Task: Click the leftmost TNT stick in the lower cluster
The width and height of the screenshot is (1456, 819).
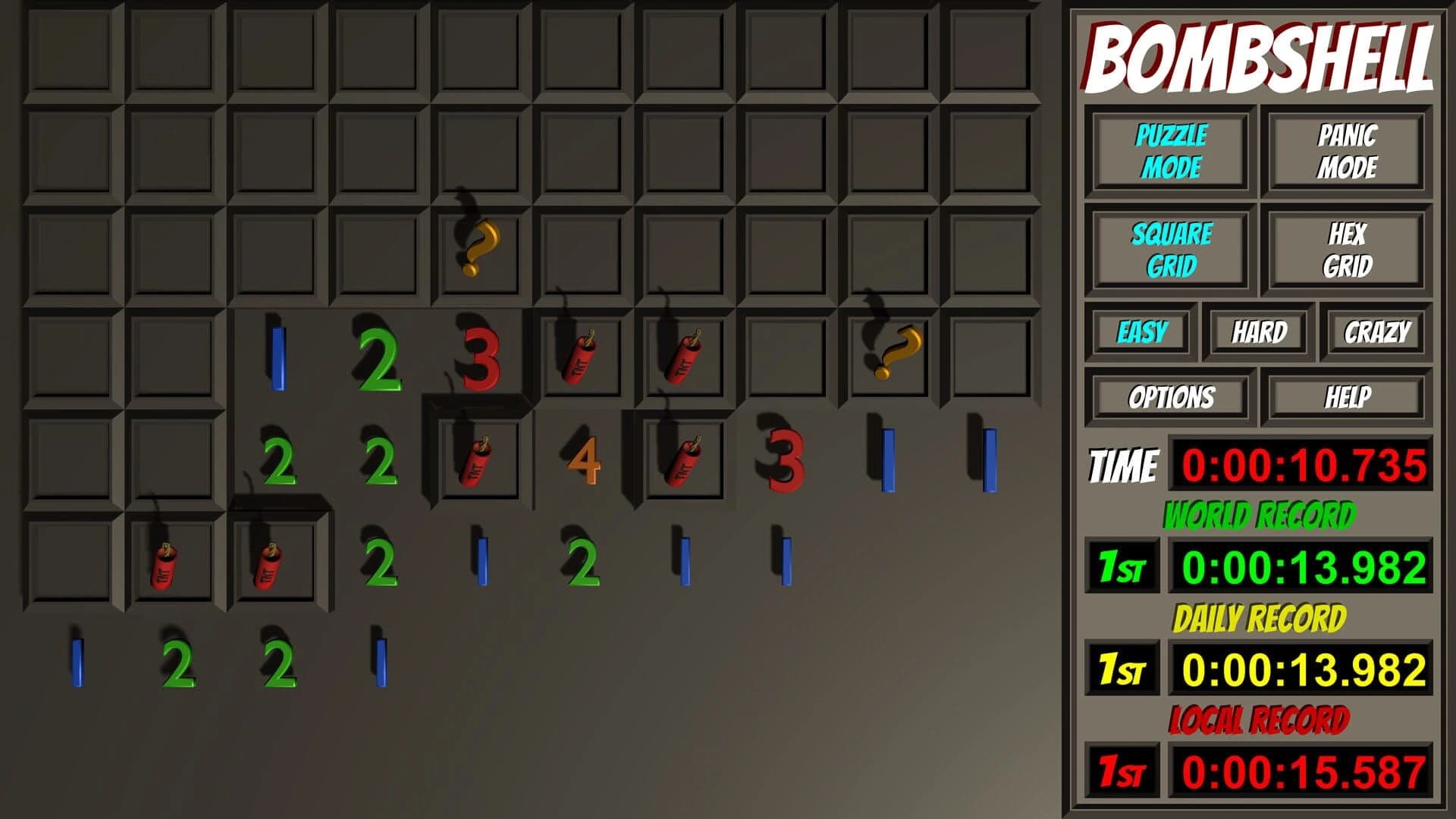Action: [163, 565]
